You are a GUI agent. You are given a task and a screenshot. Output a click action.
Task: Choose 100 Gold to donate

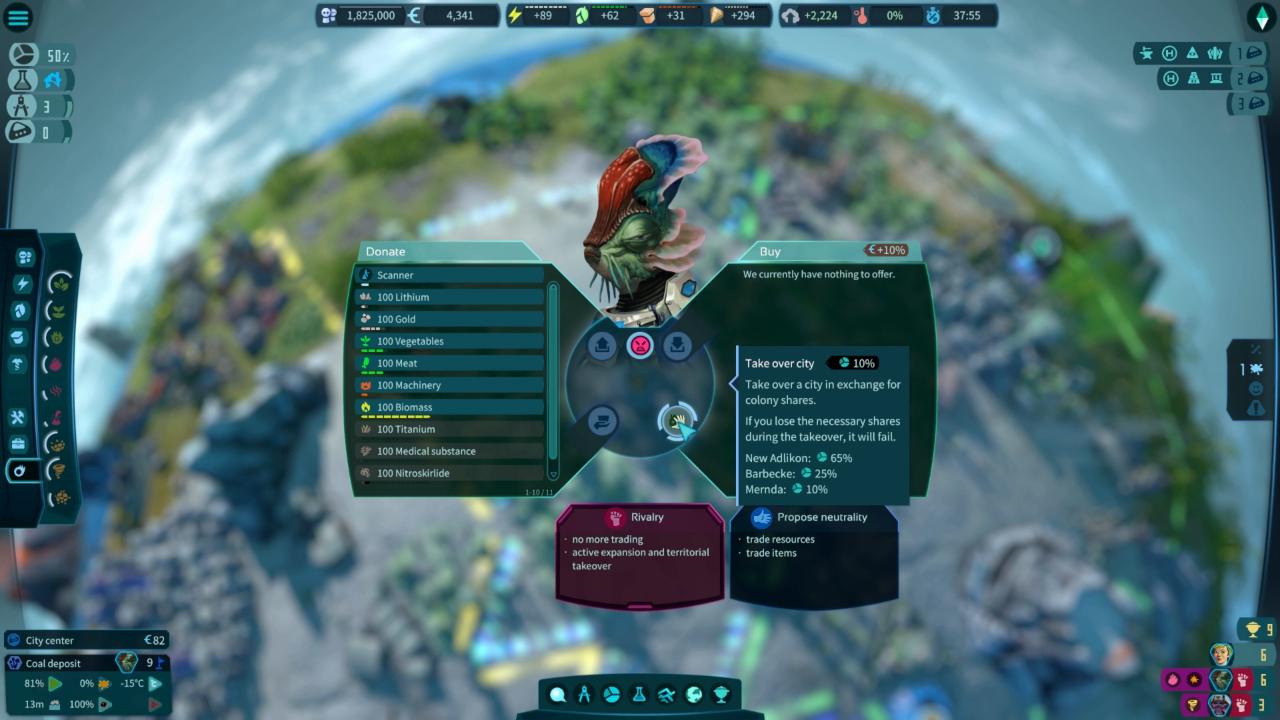click(x=450, y=319)
